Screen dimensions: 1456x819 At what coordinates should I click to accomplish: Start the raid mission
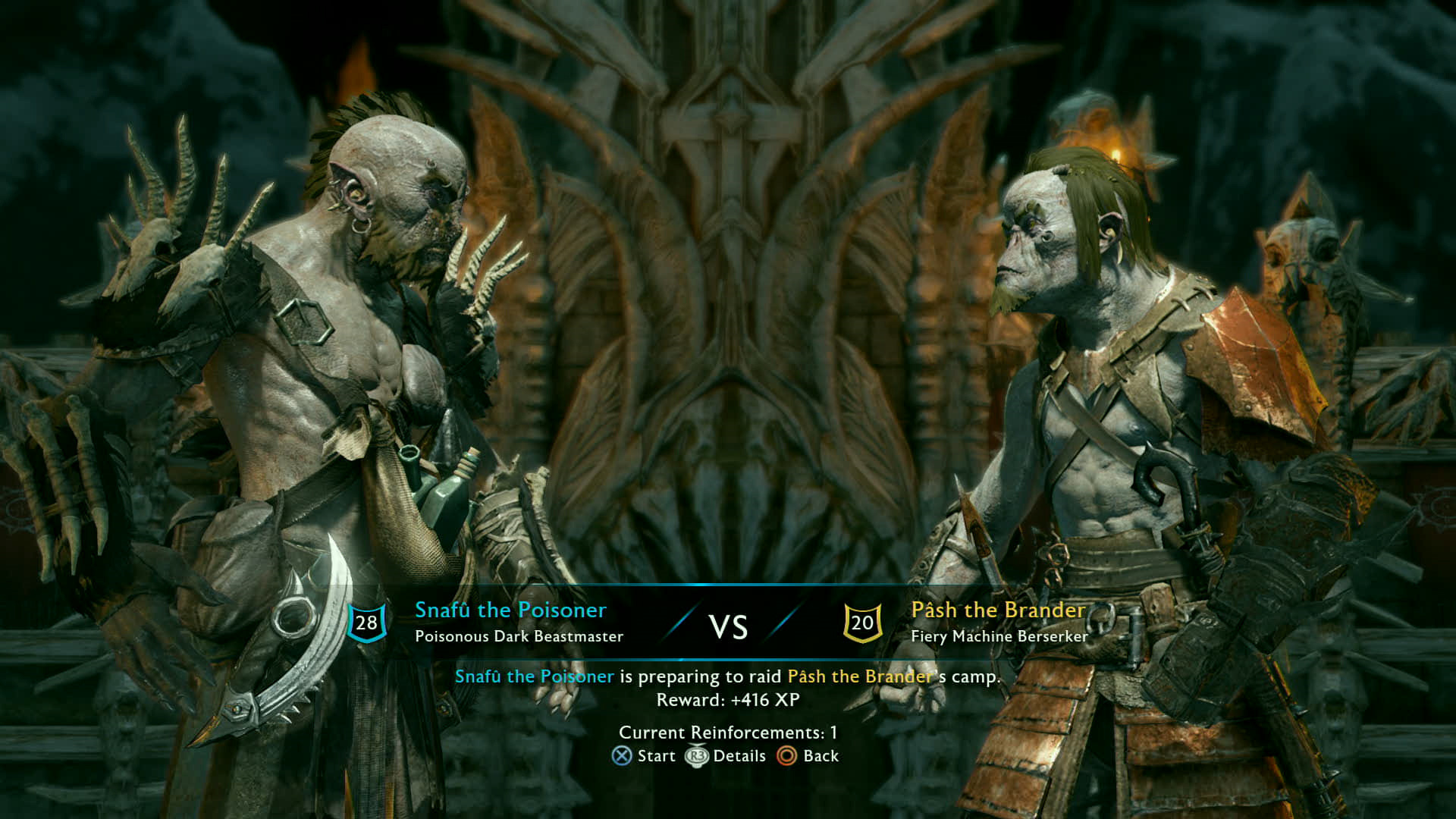click(x=644, y=756)
